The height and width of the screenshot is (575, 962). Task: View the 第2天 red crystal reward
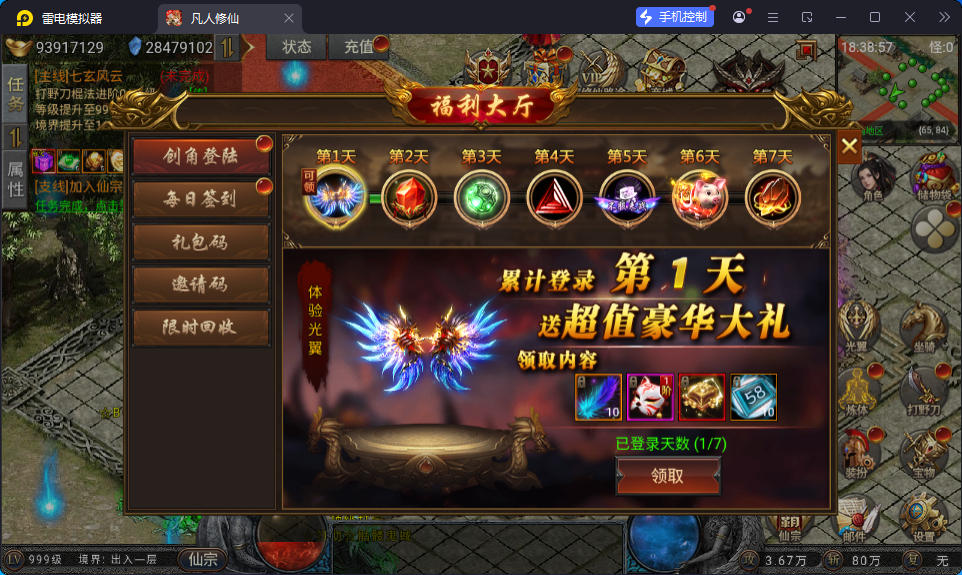coord(408,196)
